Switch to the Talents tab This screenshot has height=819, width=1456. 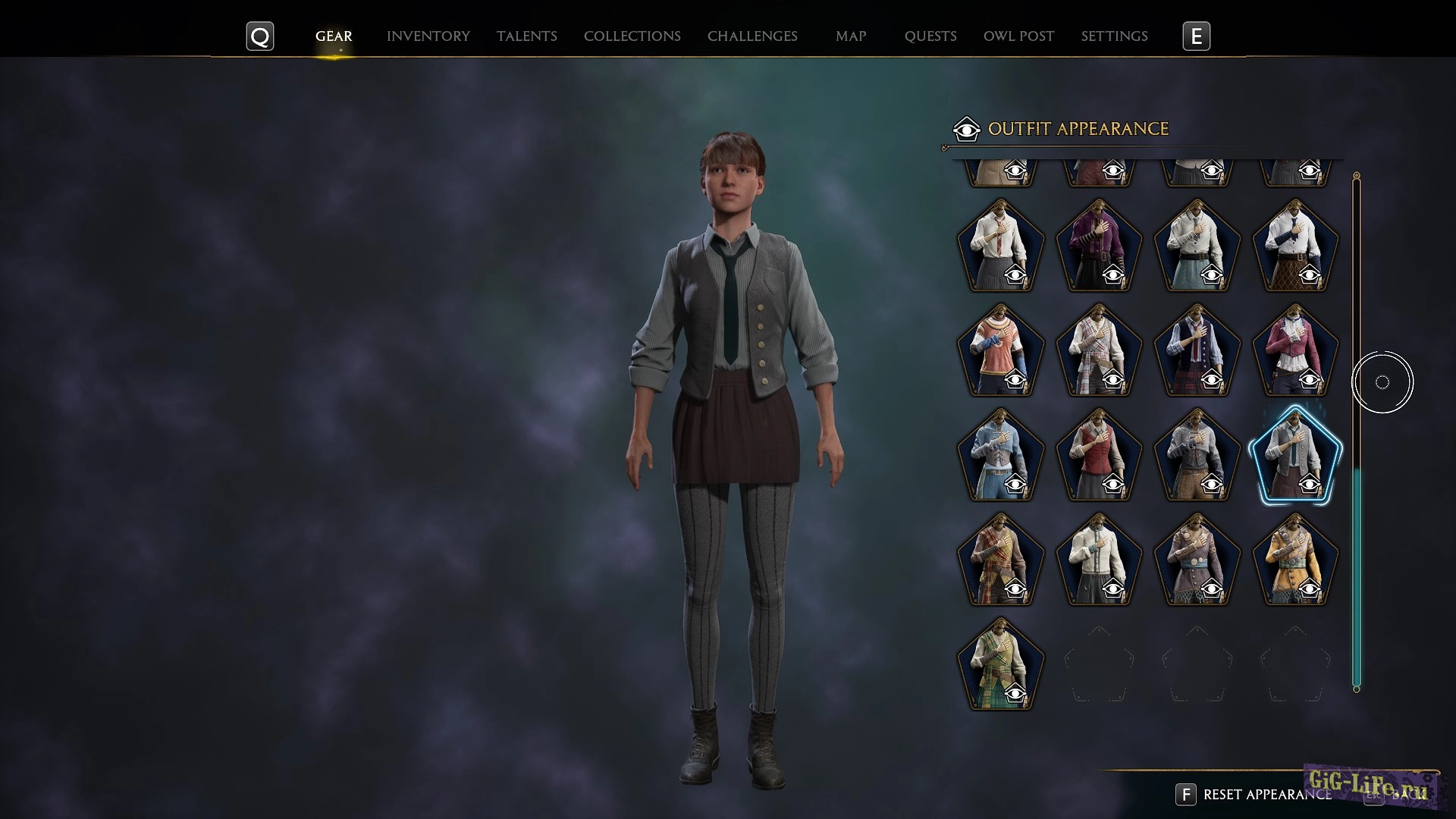[526, 36]
